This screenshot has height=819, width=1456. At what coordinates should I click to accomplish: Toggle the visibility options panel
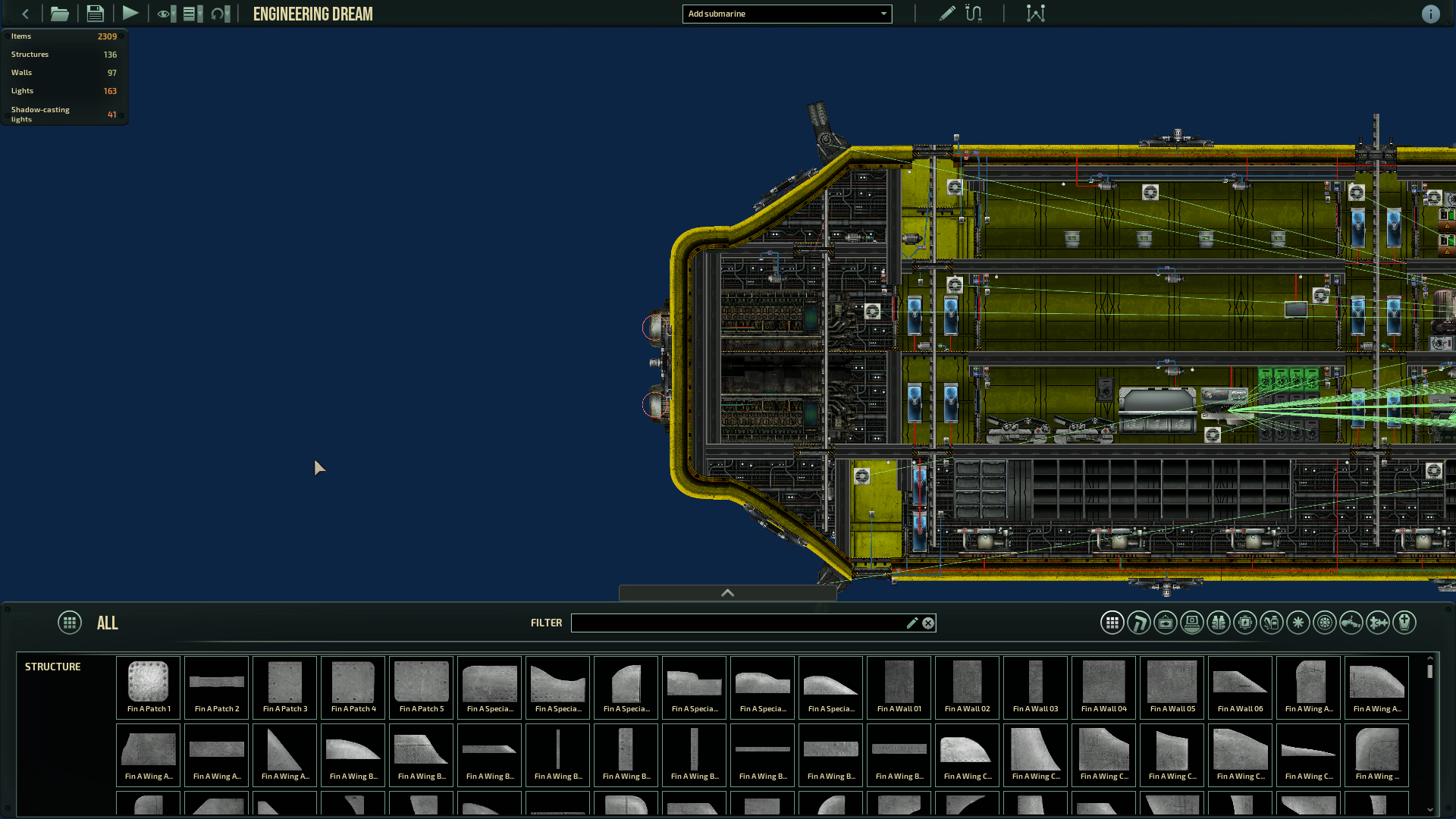tap(165, 14)
